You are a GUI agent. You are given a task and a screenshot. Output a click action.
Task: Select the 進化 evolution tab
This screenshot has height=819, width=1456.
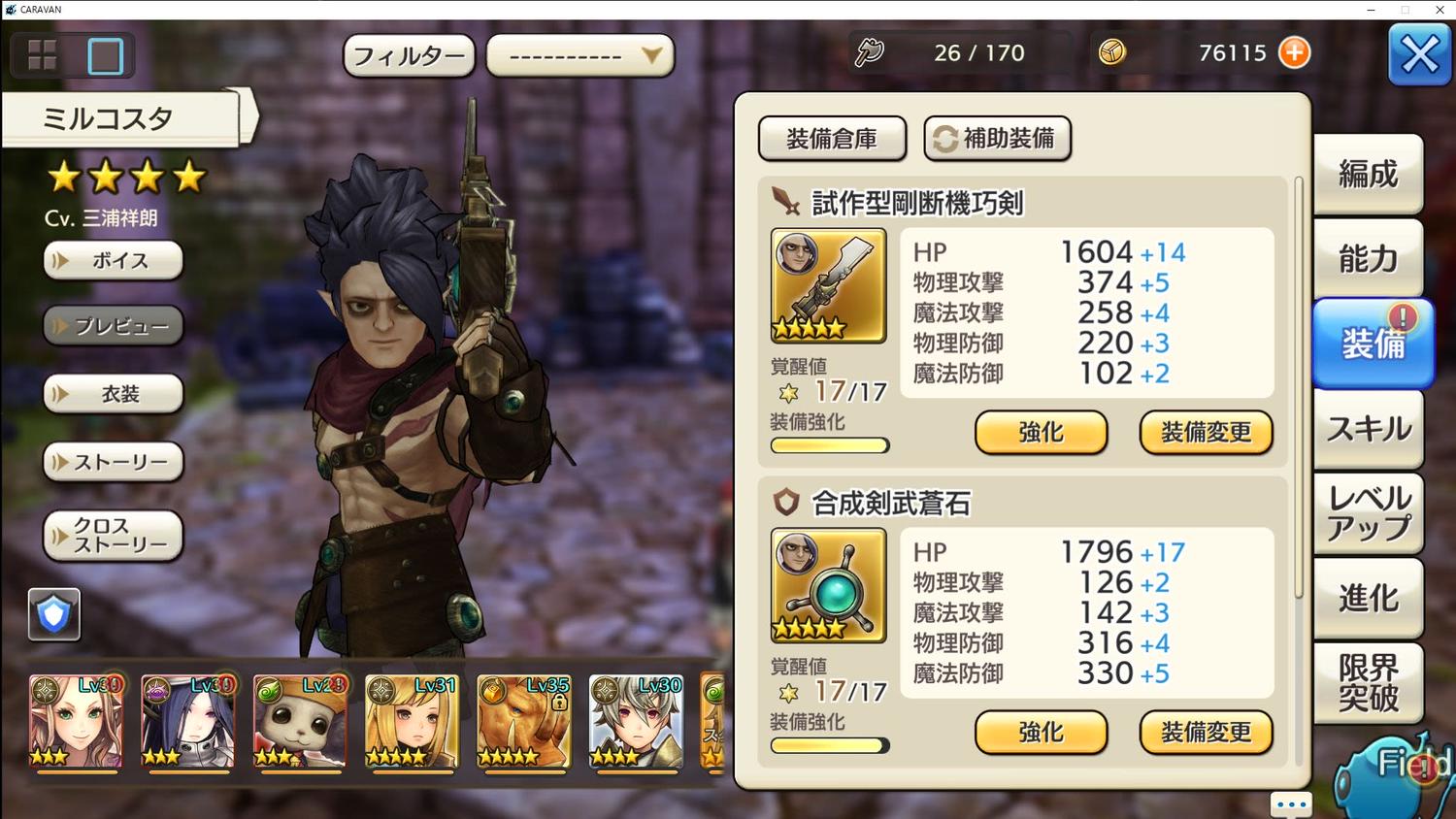[1368, 598]
